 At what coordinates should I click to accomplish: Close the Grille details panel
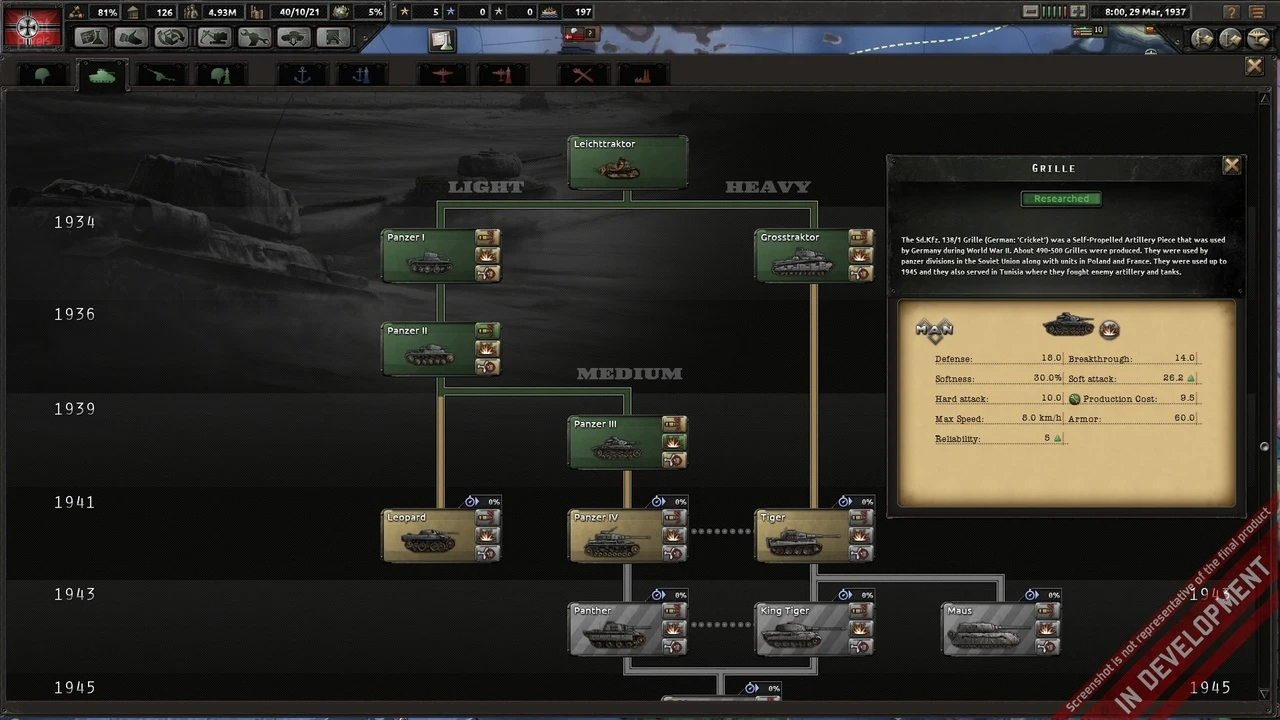(x=1231, y=166)
